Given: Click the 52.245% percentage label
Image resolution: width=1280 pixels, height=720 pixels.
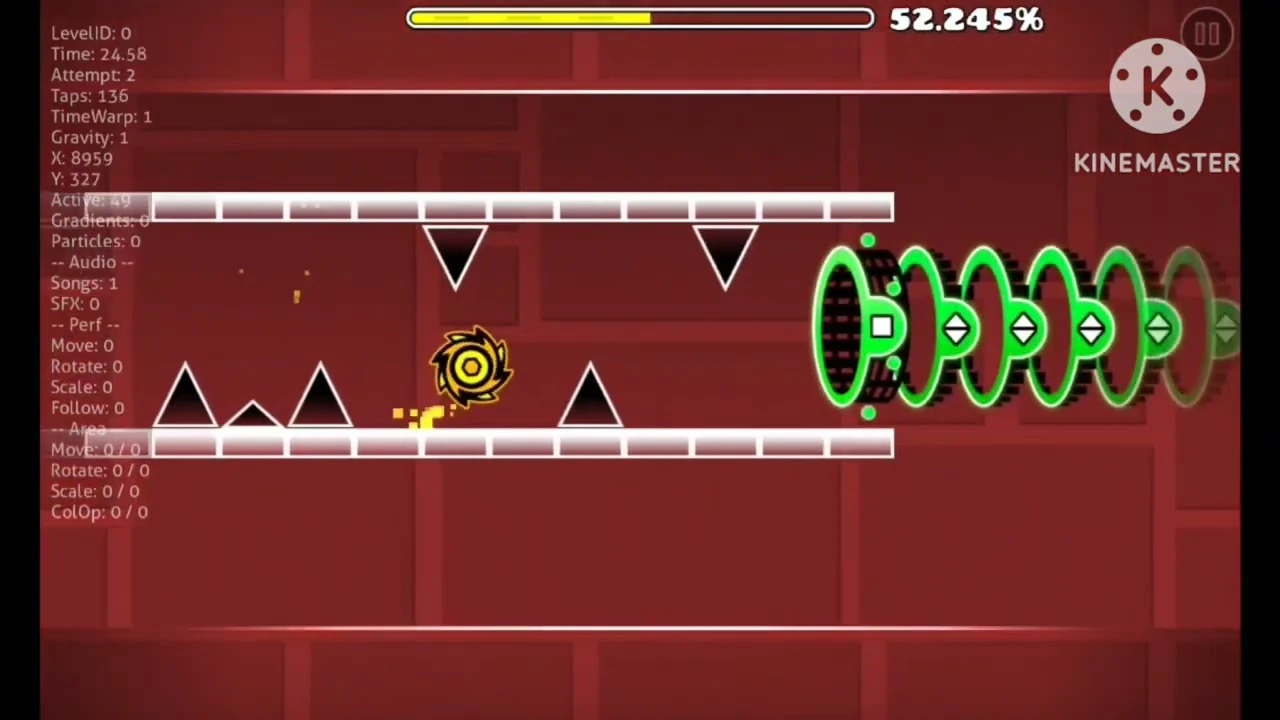Looking at the screenshot, I should [964, 19].
